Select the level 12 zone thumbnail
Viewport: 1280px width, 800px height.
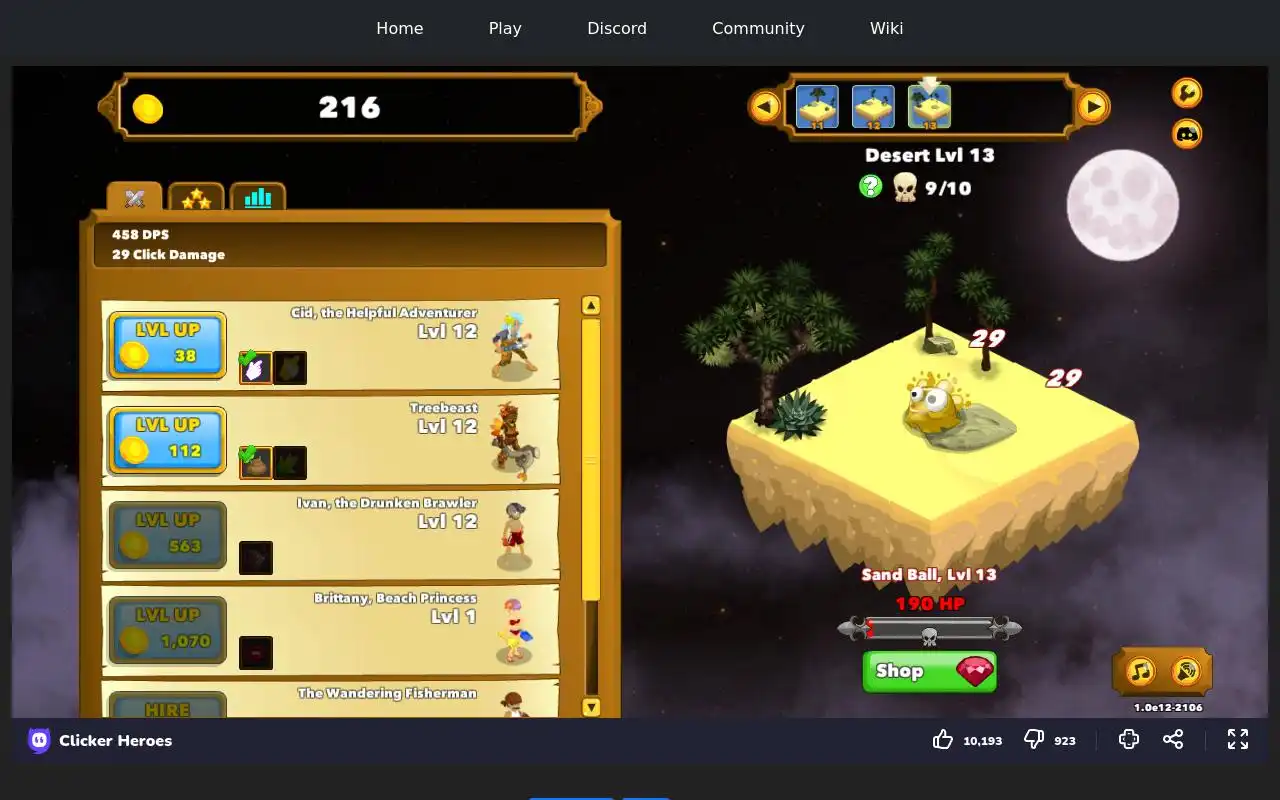tap(873, 106)
